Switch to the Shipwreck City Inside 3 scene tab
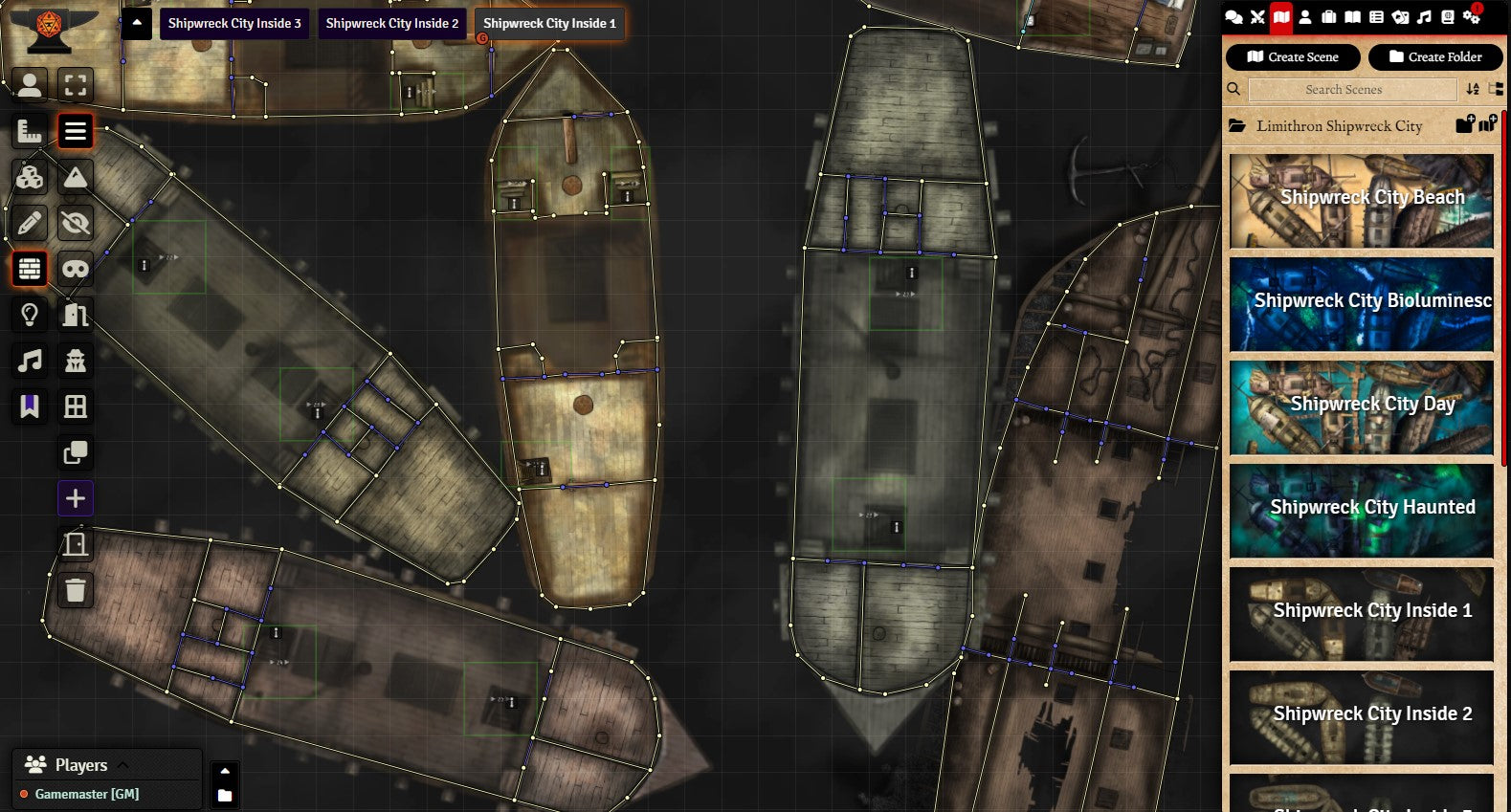1511x812 pixels. click(x=234, y=23)
